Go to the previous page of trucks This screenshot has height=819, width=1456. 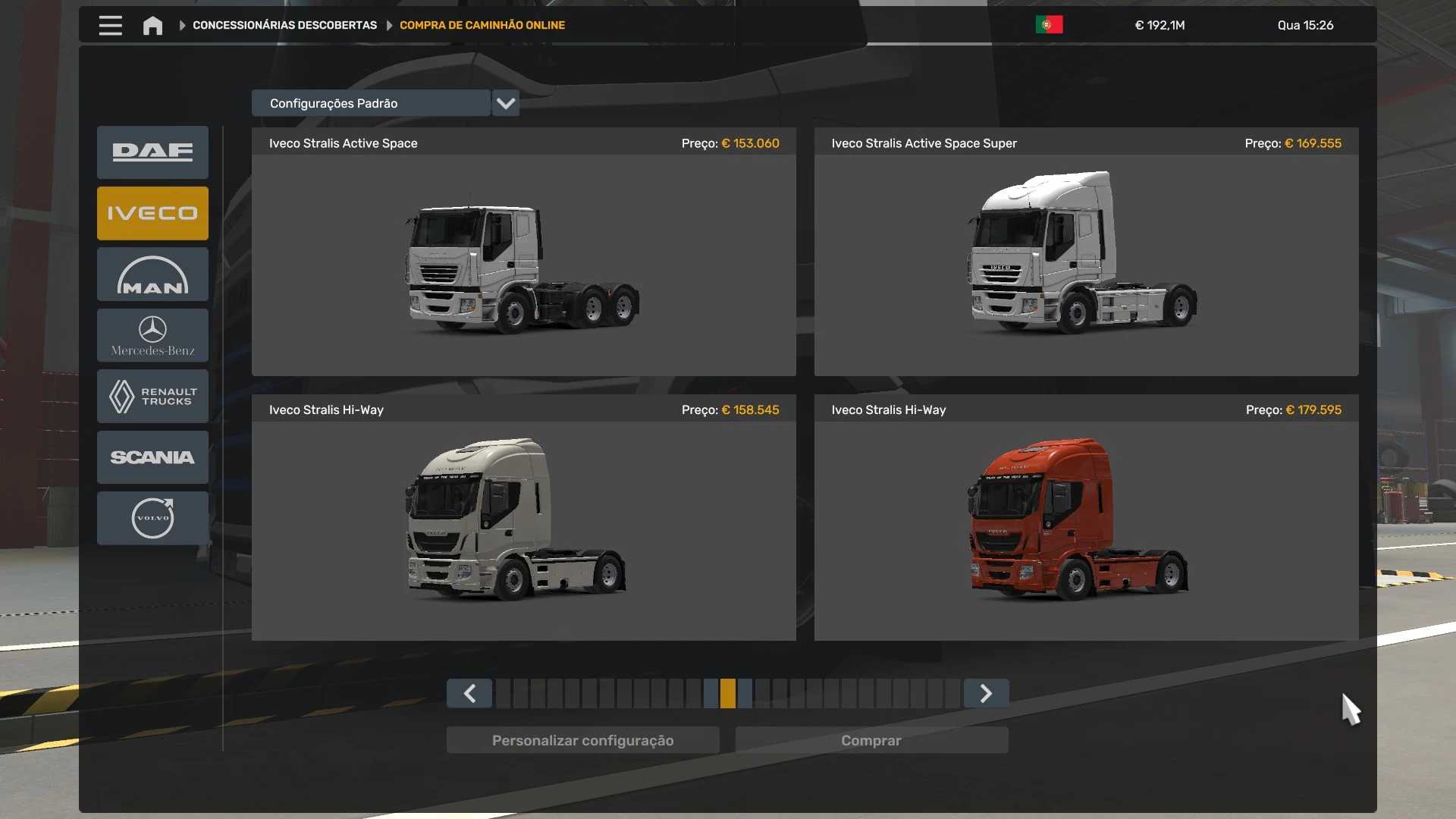(469, 693)
